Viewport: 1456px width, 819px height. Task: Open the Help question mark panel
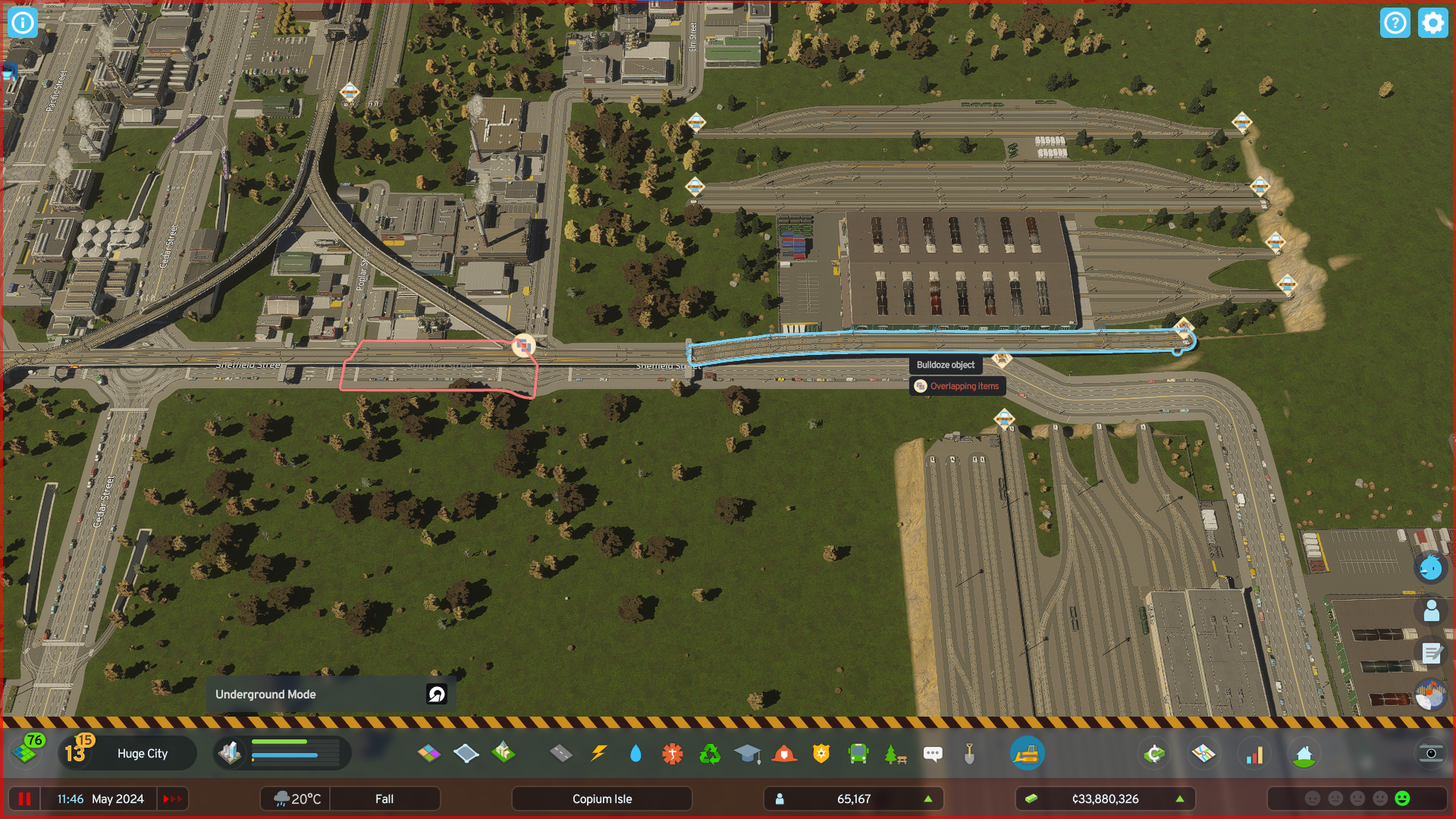pyautogui.click(x=1395, y=23)
